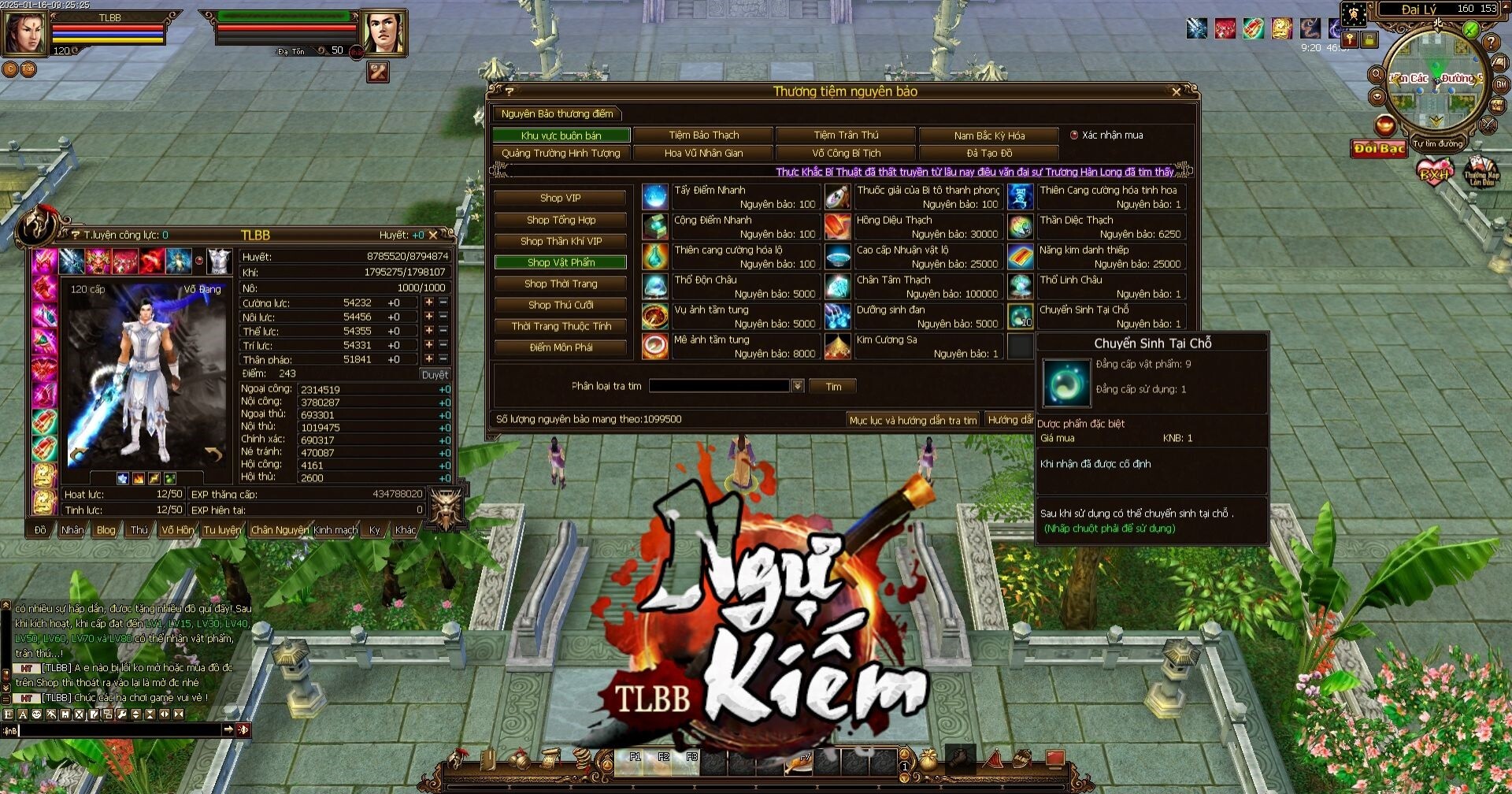Click the Đổi Bạc button
Viewport: 1512px width, 794px height.
[x=1379, y=148]
